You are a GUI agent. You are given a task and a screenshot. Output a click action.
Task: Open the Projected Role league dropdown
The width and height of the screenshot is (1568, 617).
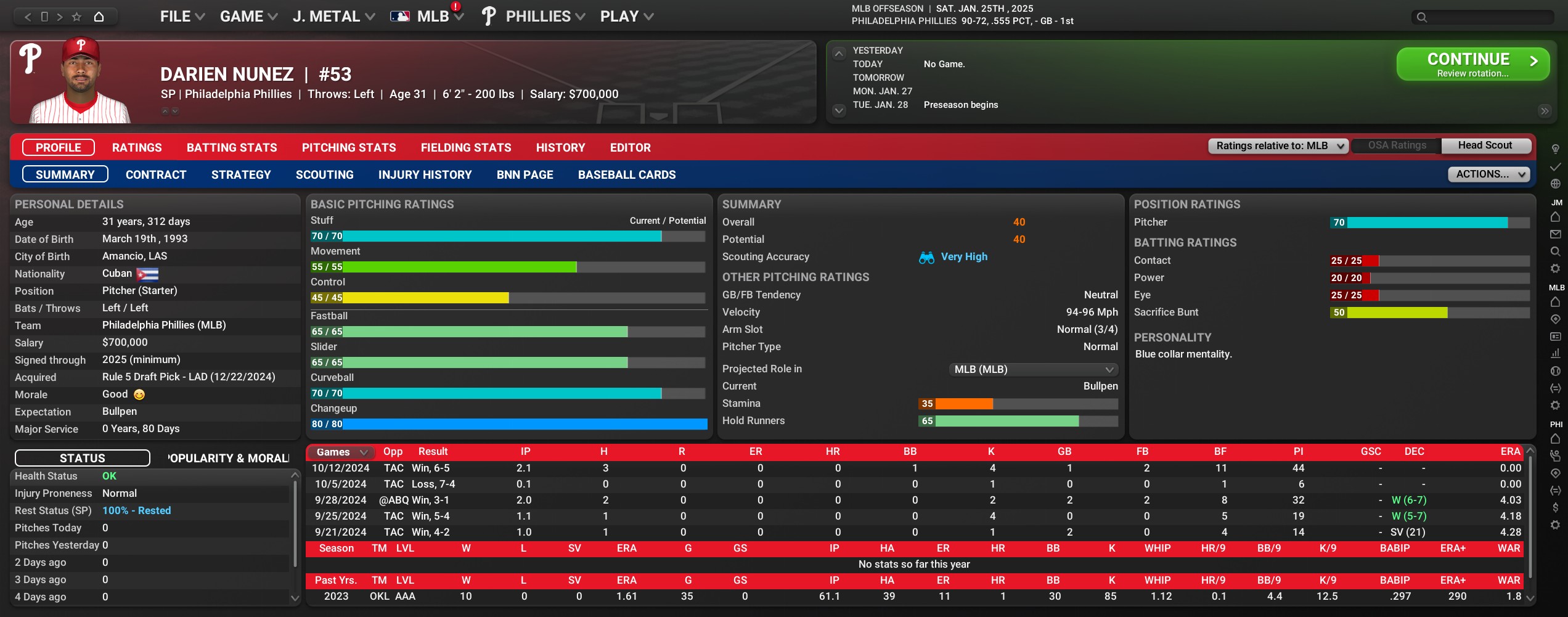[x=1033, y=369]
